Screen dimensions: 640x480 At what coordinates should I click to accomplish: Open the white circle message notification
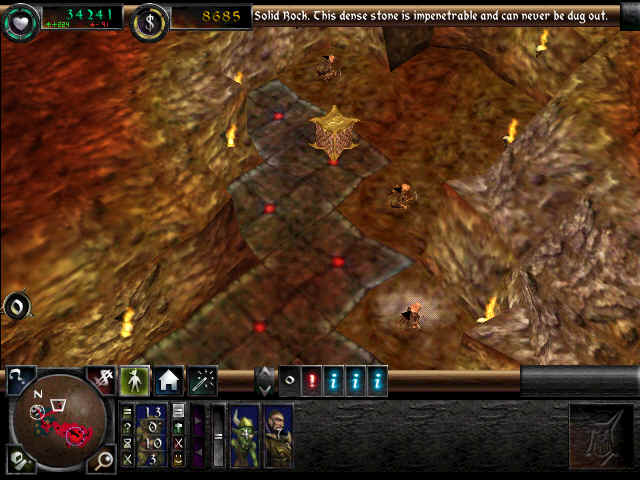tap(289, 381)
